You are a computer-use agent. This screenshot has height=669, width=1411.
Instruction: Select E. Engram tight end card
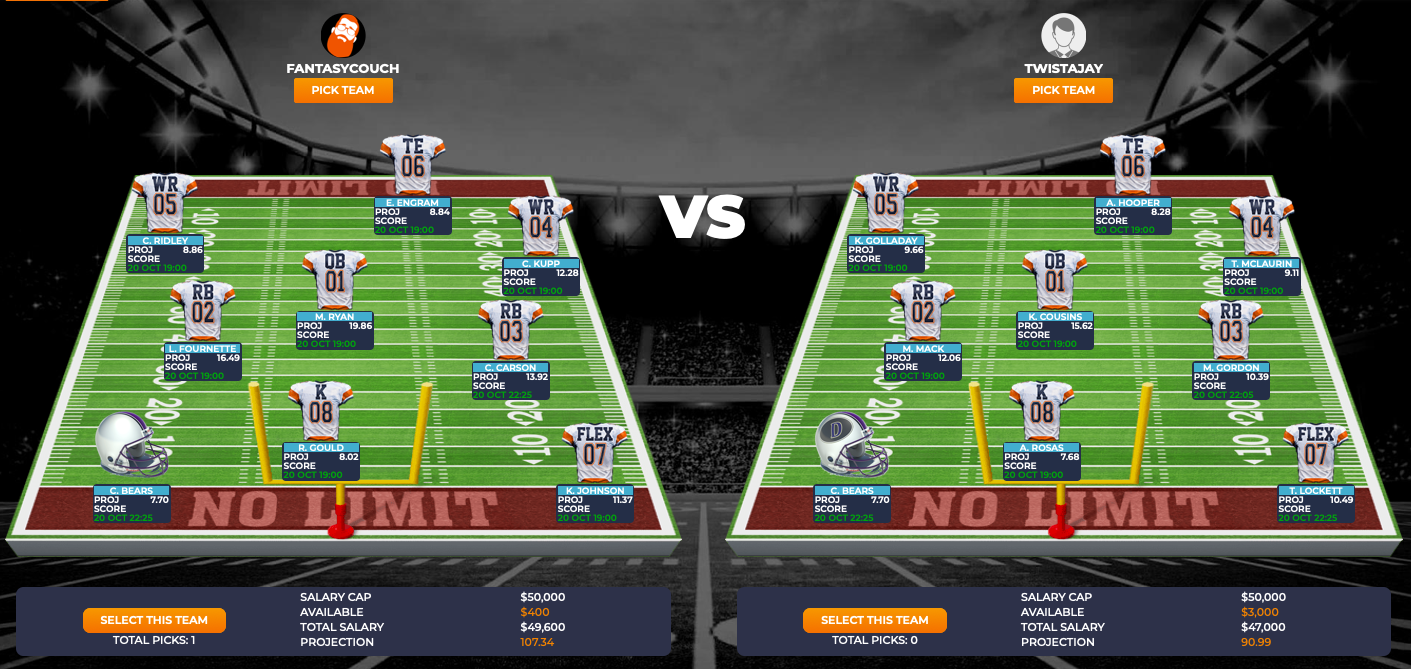(413, 216)
